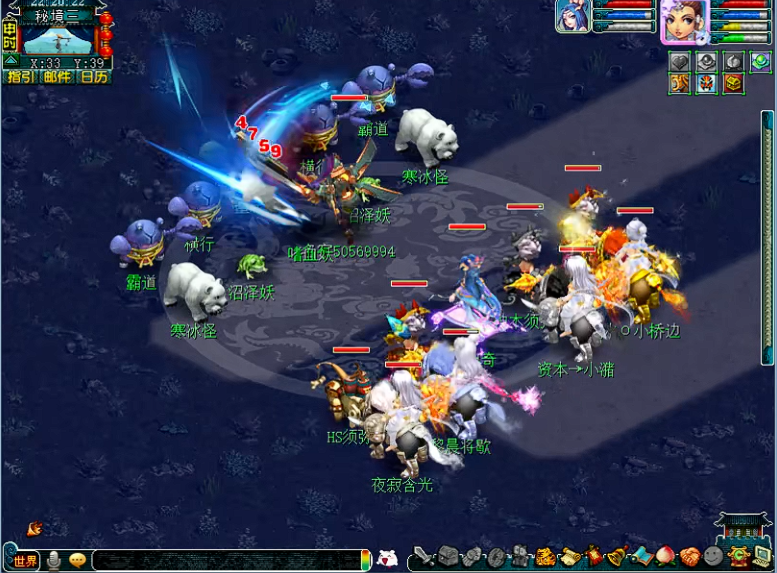
Task: Activate the microphone voice chat button
Action: click(54, 560)
